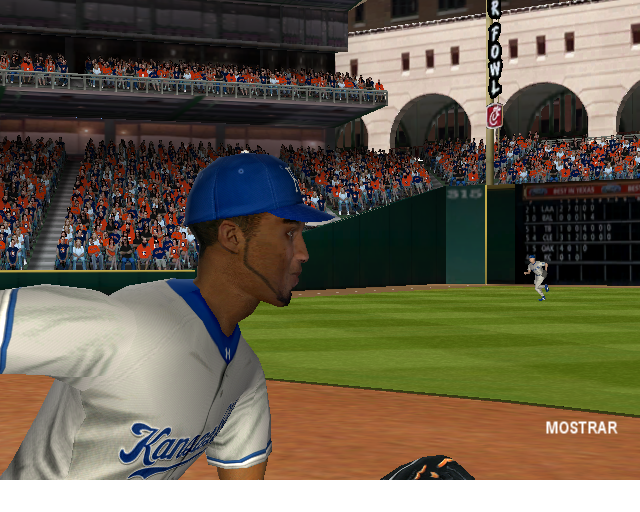Click the MOSTRAR label

[581, 428]
